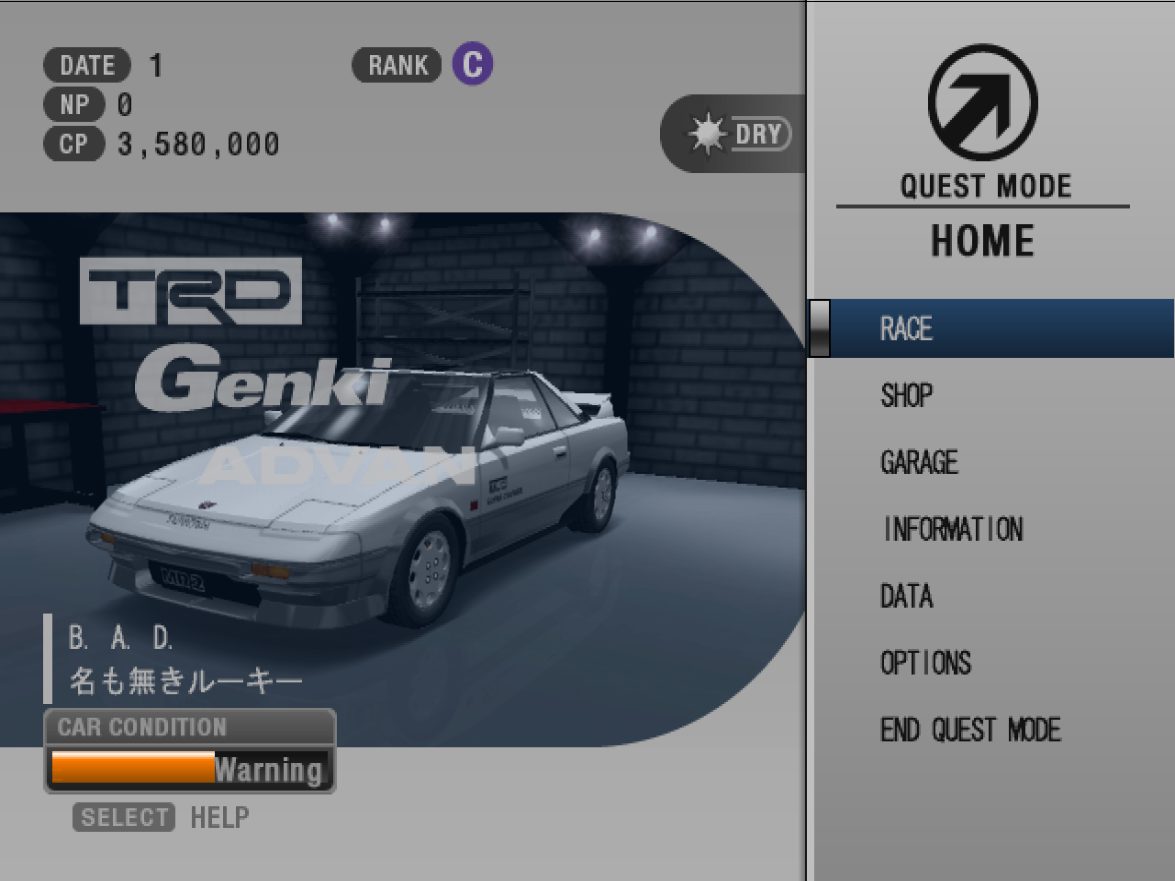
Task: Go to the GARAGE
Action: point(919,462)
